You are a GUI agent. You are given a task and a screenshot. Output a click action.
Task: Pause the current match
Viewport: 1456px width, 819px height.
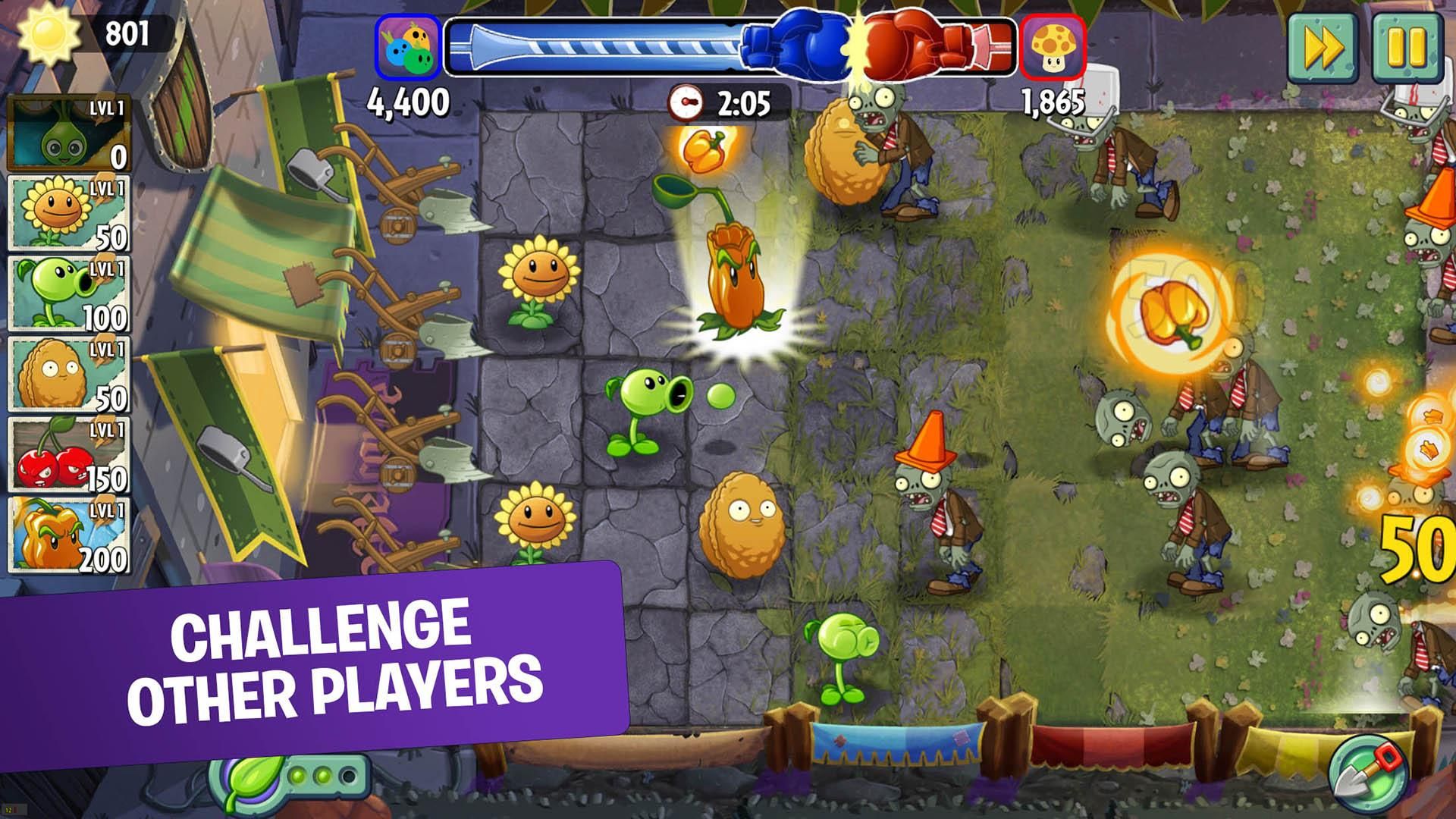pyautogui.click(x=1409, y=47)
